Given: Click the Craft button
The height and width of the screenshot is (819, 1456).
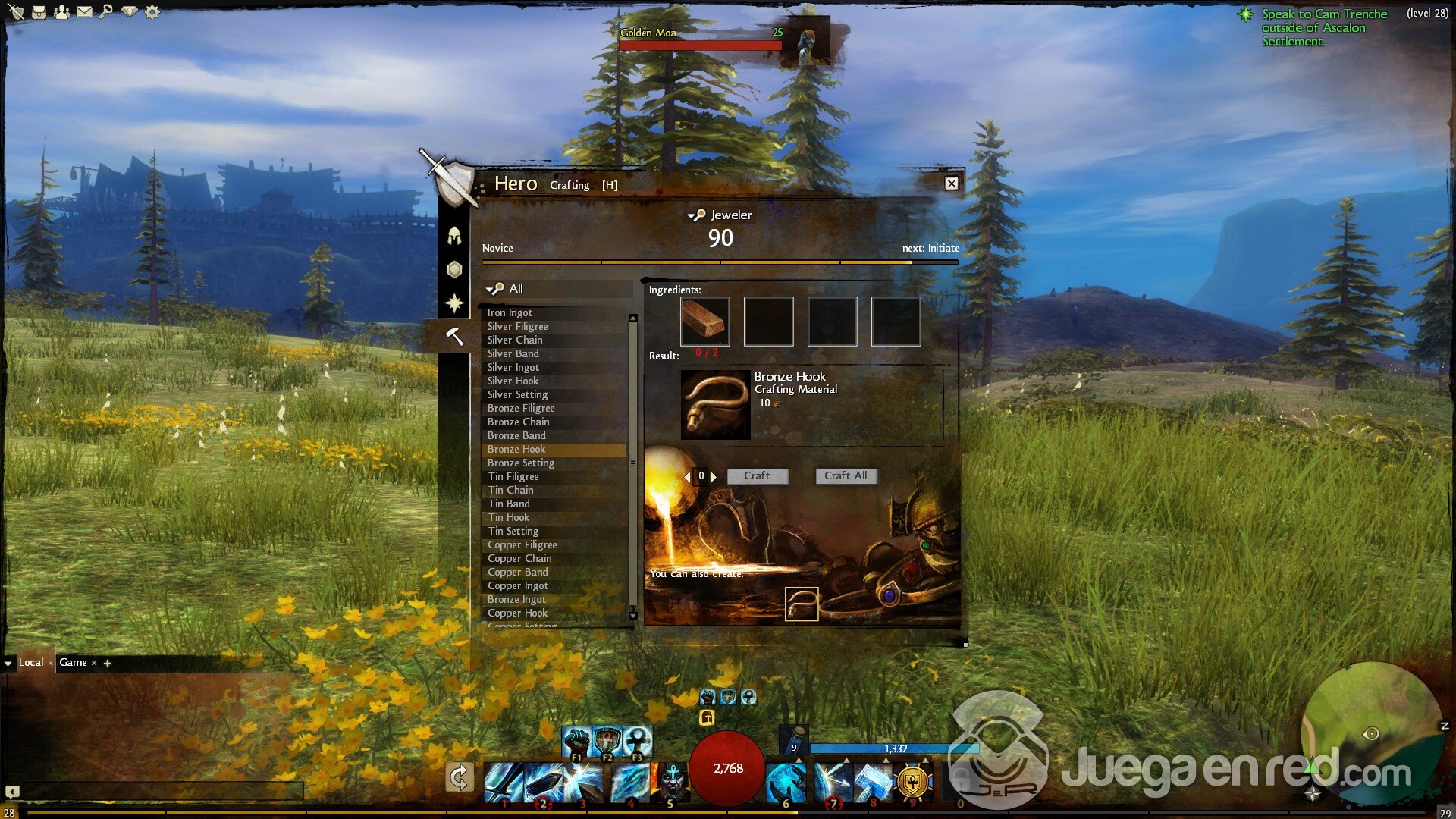Looking at the screenshot, I should 757,475.
